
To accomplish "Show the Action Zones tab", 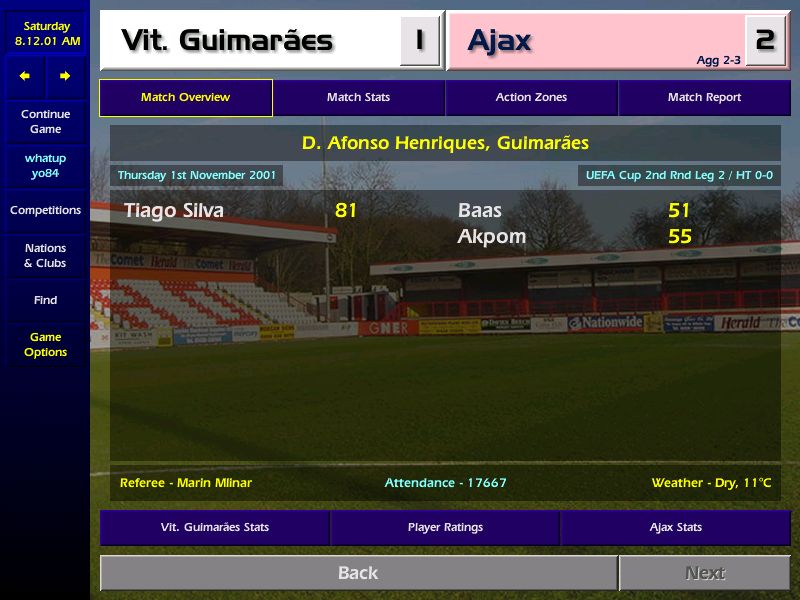I will coord(531,98).
